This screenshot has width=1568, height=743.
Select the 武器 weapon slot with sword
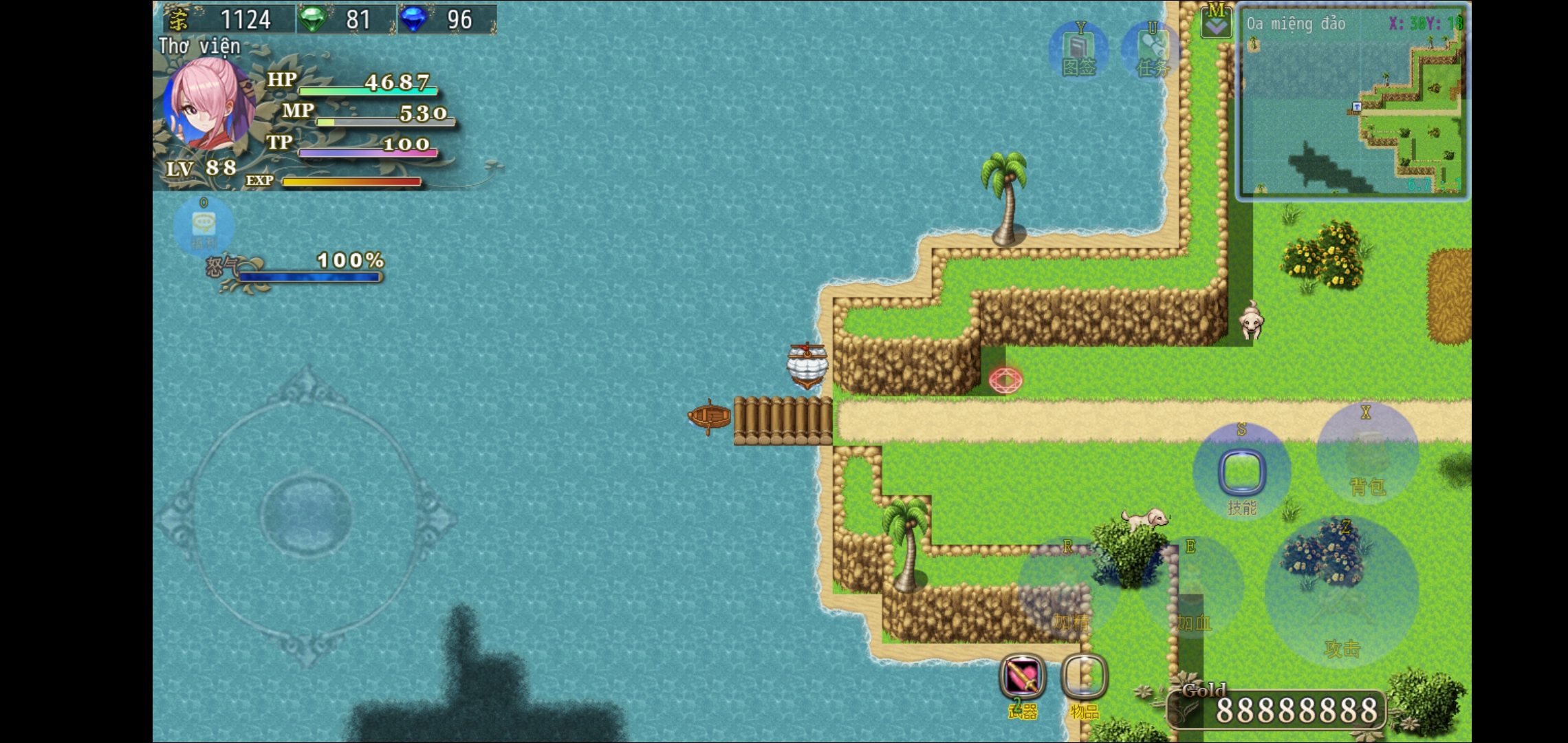[x=1023, y=677]
